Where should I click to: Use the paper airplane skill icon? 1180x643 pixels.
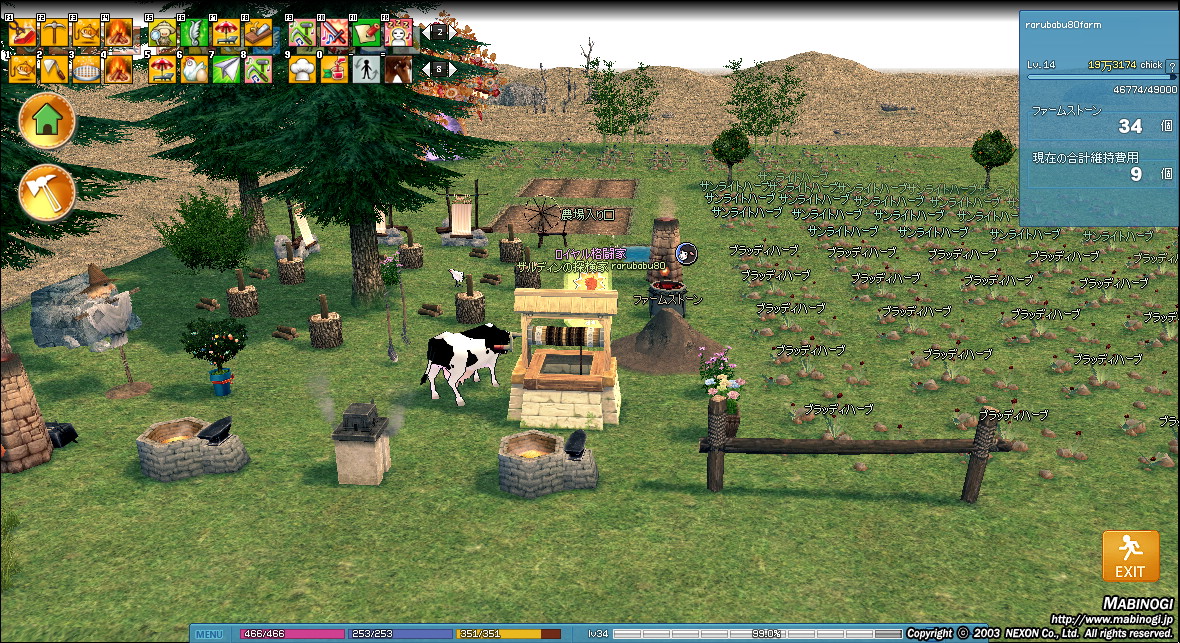click(226, 69)
